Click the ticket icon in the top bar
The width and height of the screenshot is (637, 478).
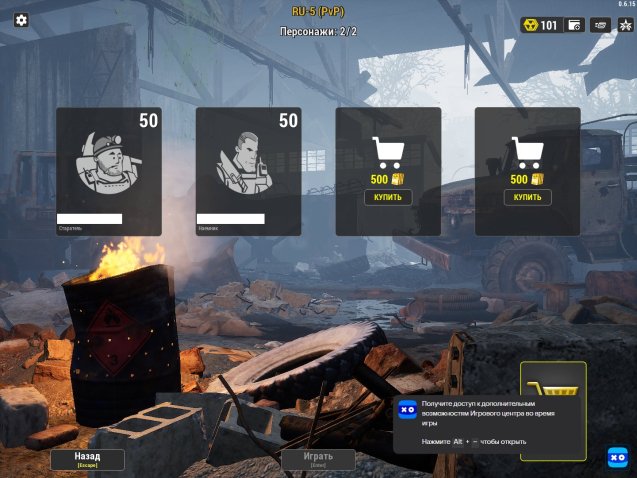pyautogui.click(x=601, y=25)
